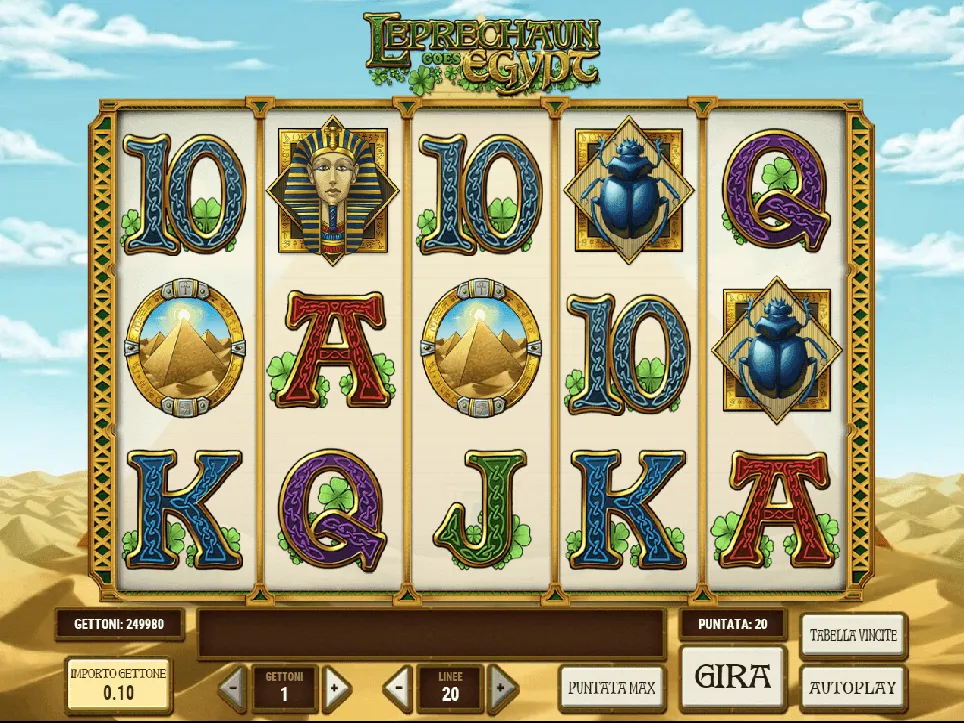Add more Linee paylines
The width and height of the screenshot is (964, 723).
tap(502, 688)
